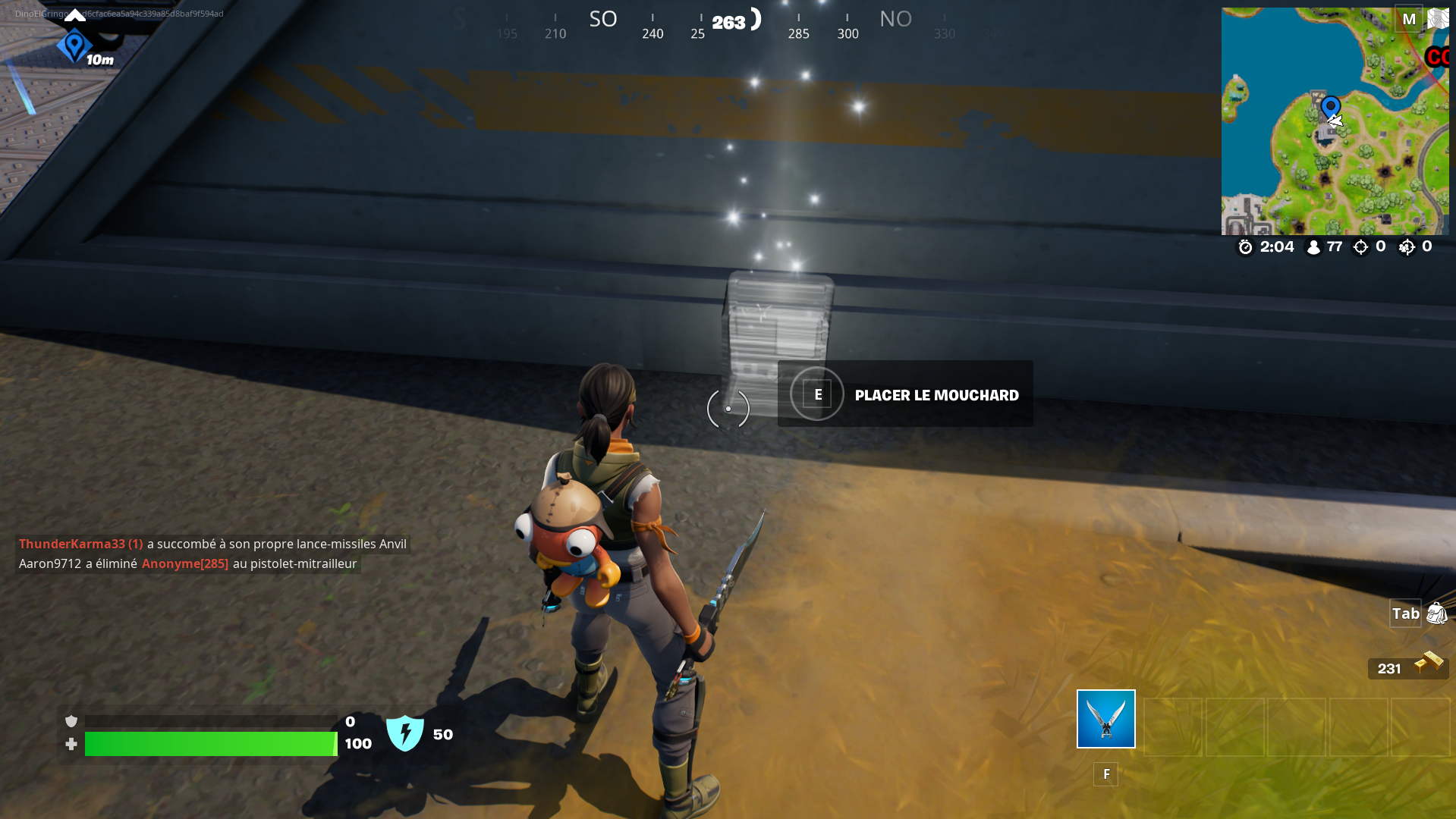Viewport: 1456px width, 819px height.
Task: Click the F keybind label under the hotbar
Action: coord(1105,773)
